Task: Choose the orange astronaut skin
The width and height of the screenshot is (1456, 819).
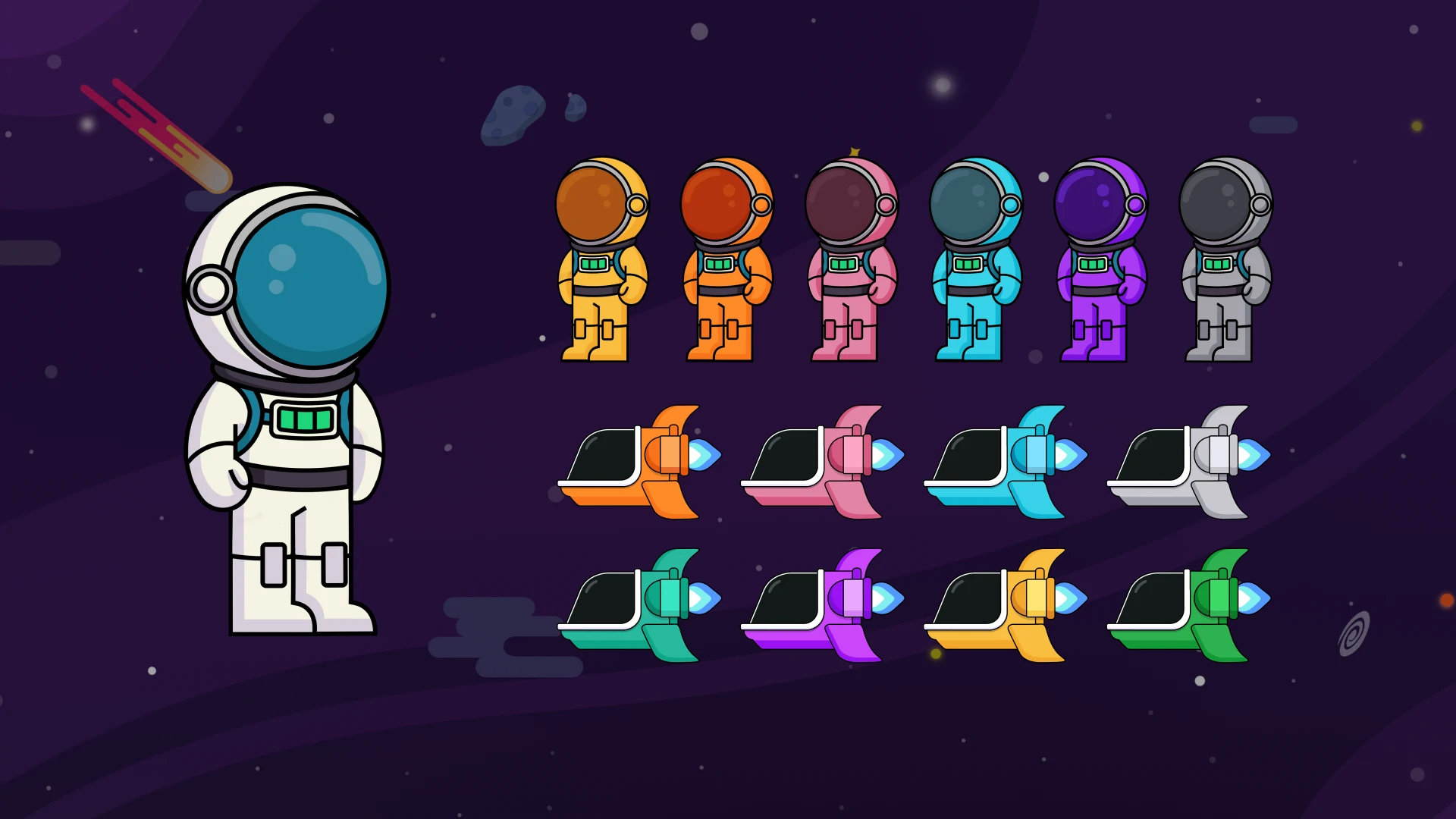Action: [726, 259]
